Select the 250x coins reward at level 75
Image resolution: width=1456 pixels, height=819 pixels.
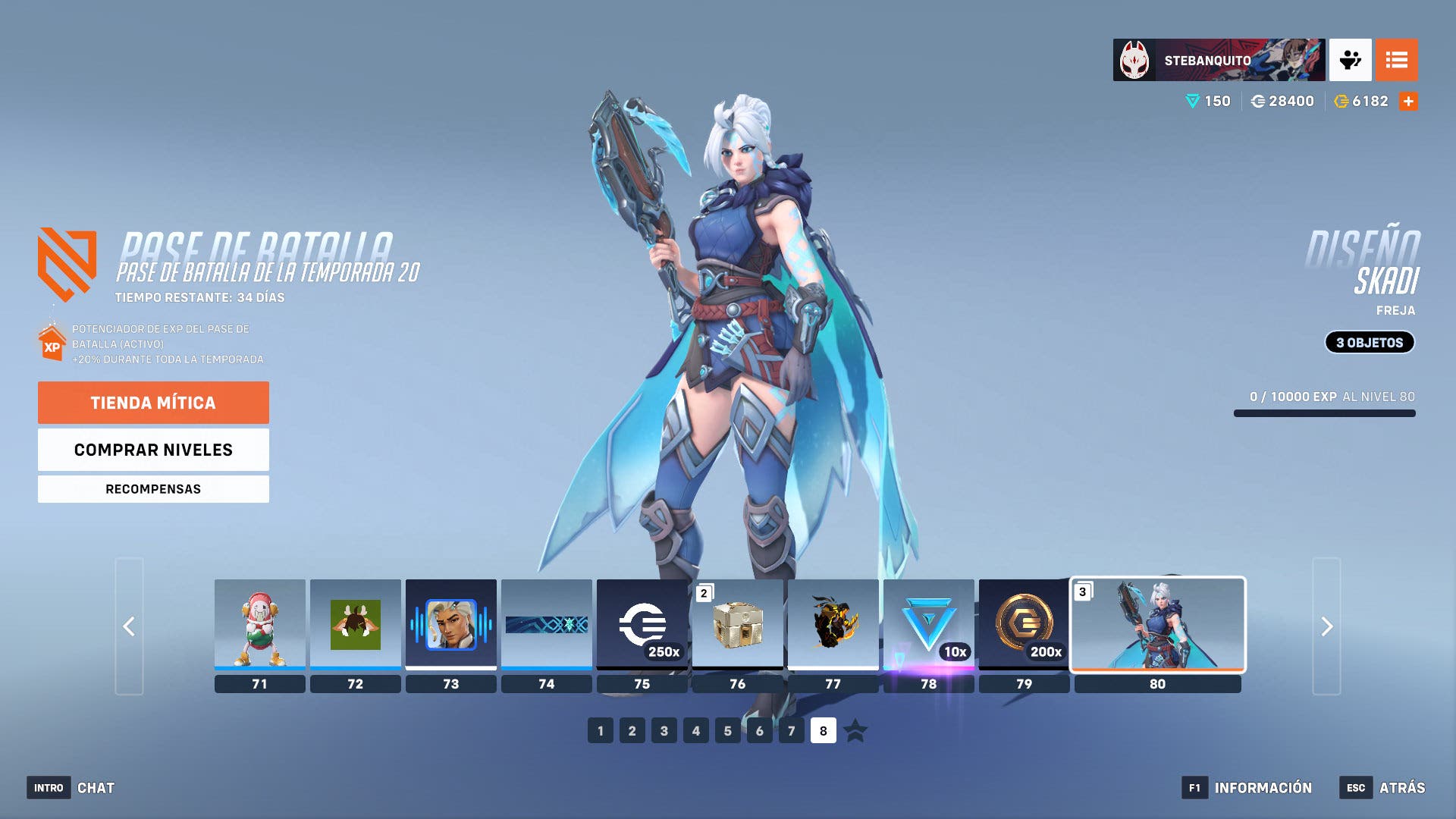click(x=642, y=625)
